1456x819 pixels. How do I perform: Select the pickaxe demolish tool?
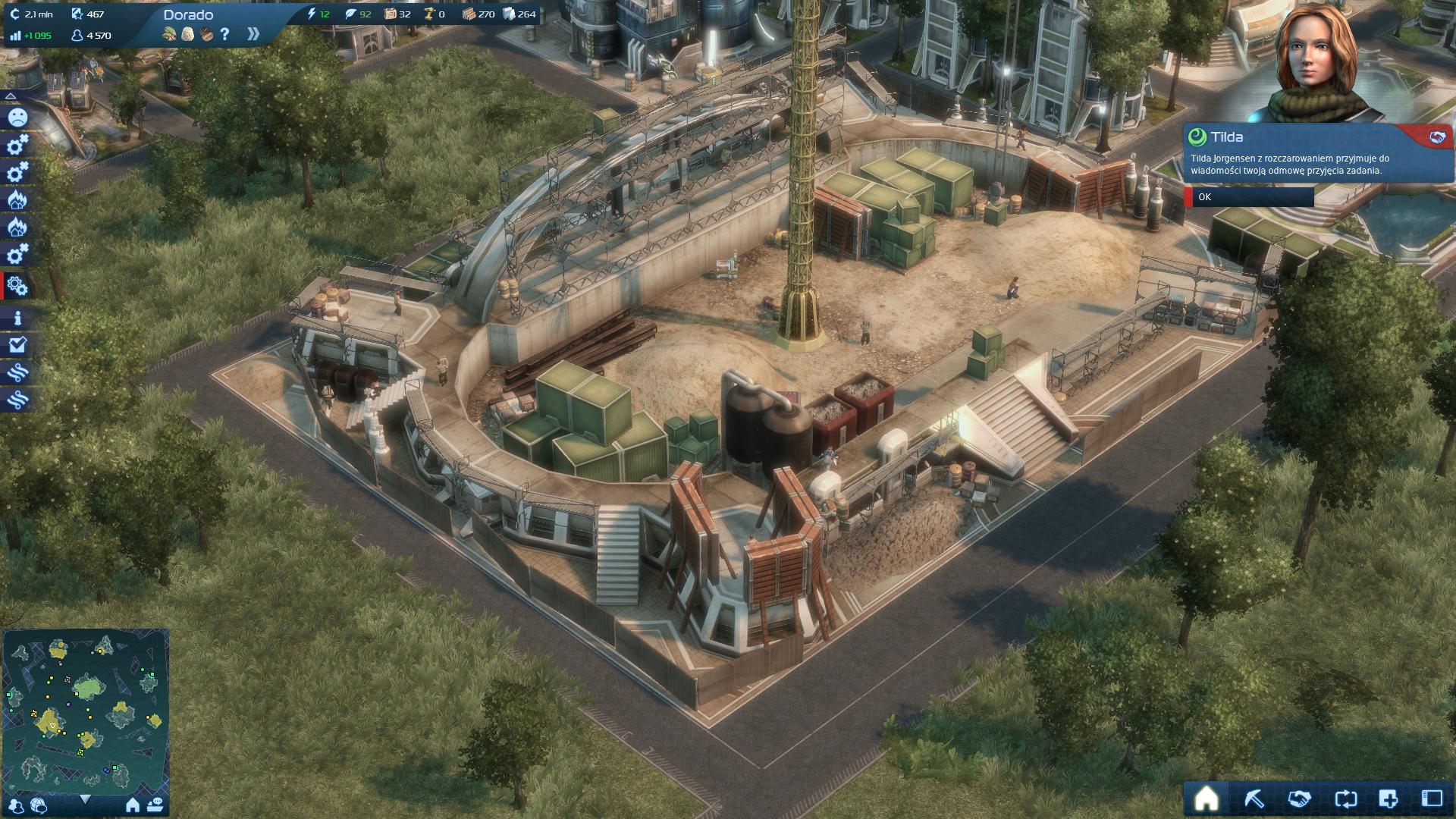(1253, 799)
